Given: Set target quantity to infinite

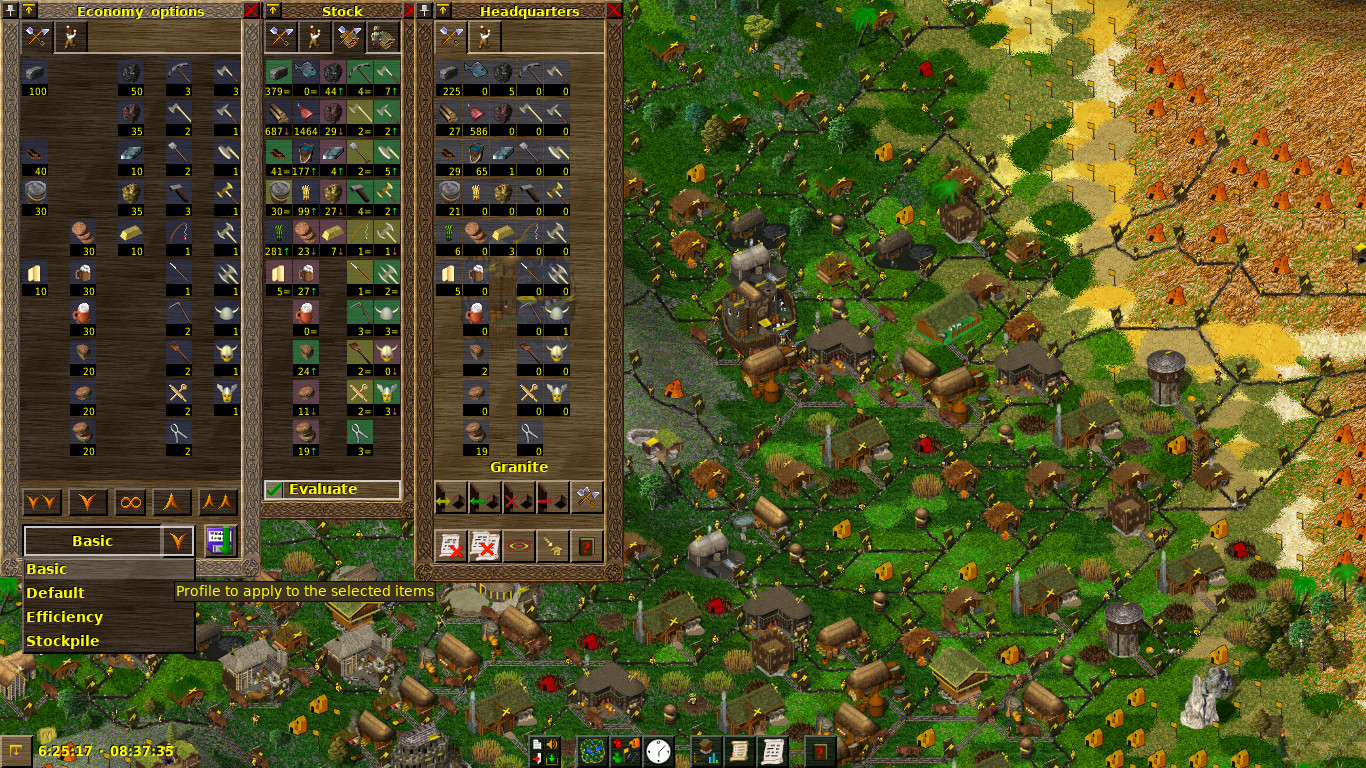Looking at the screenshot, I should [131, 502].
